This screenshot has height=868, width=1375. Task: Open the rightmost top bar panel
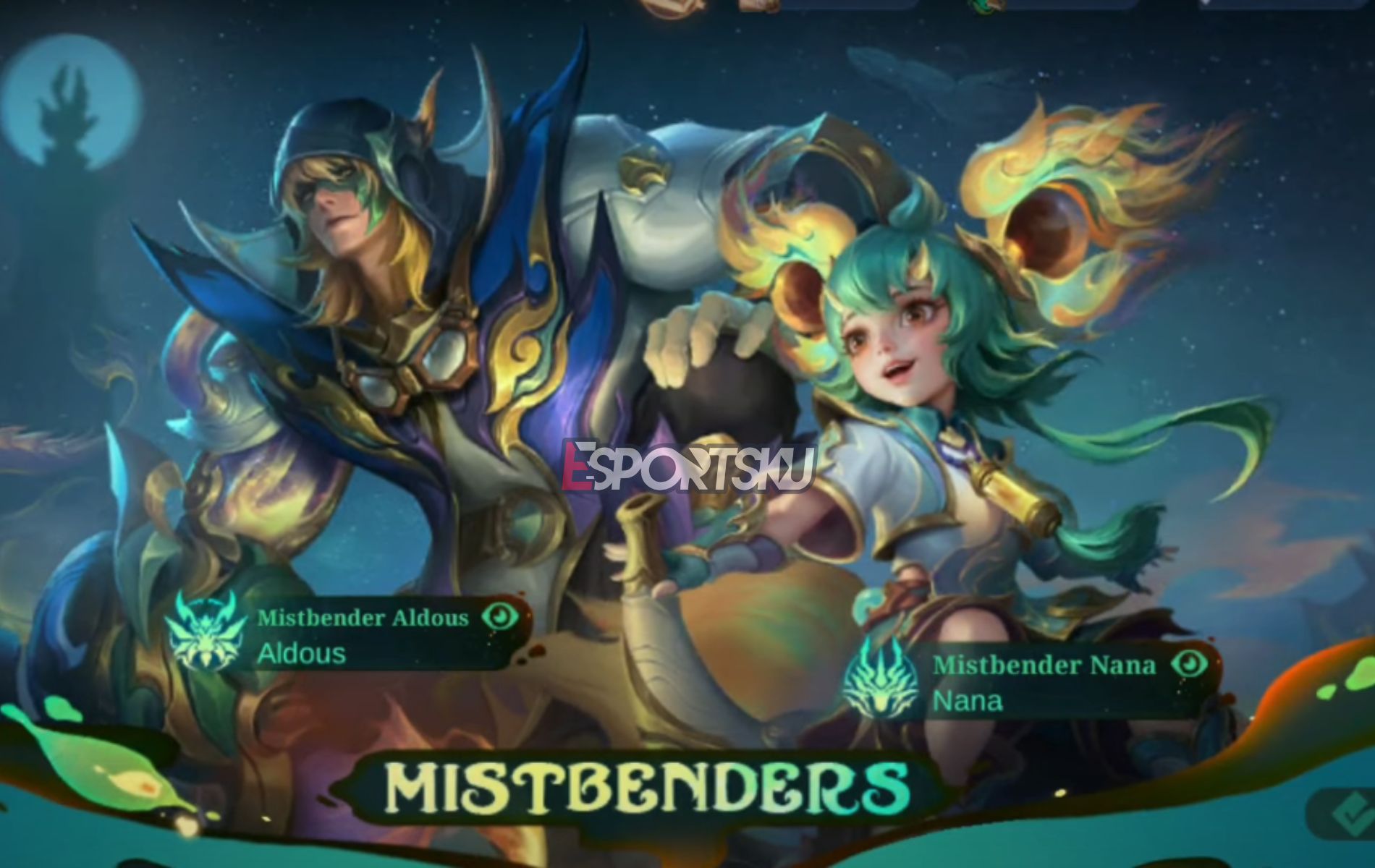[1295, 7]
